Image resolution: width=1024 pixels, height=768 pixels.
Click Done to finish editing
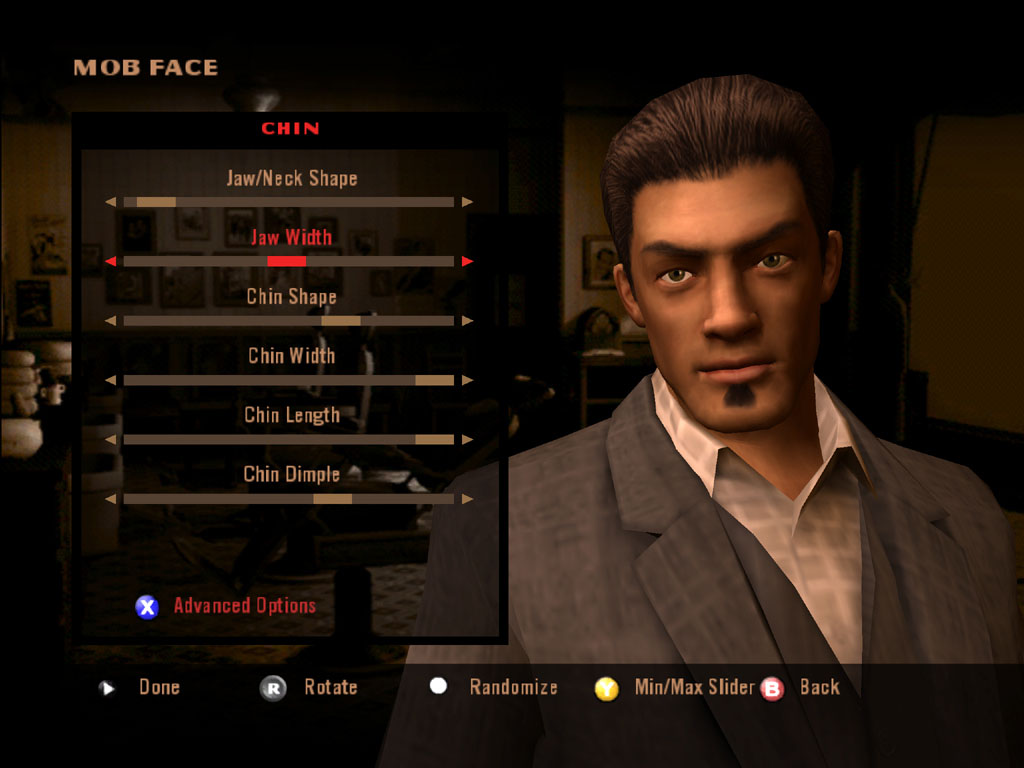pyautogui.click(x=158, y=687)
